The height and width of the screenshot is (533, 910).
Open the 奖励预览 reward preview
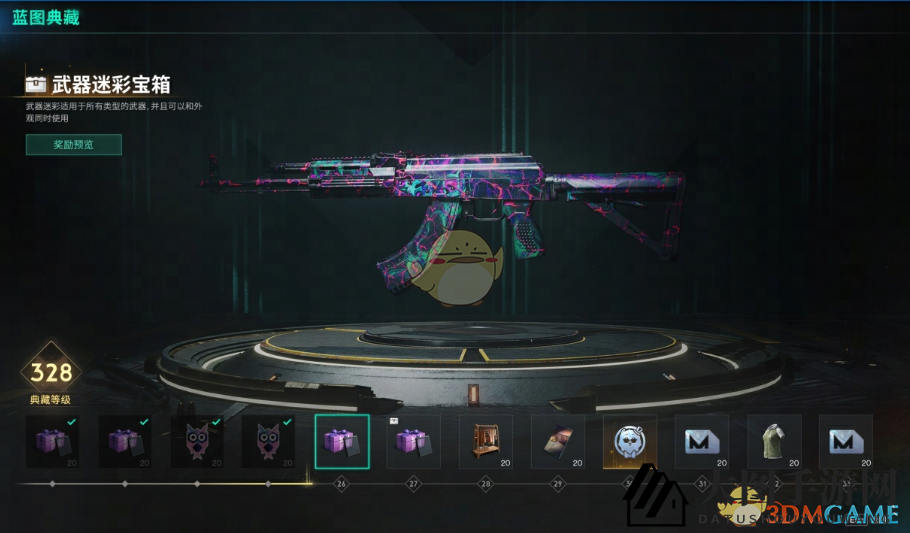pos(74,145)
